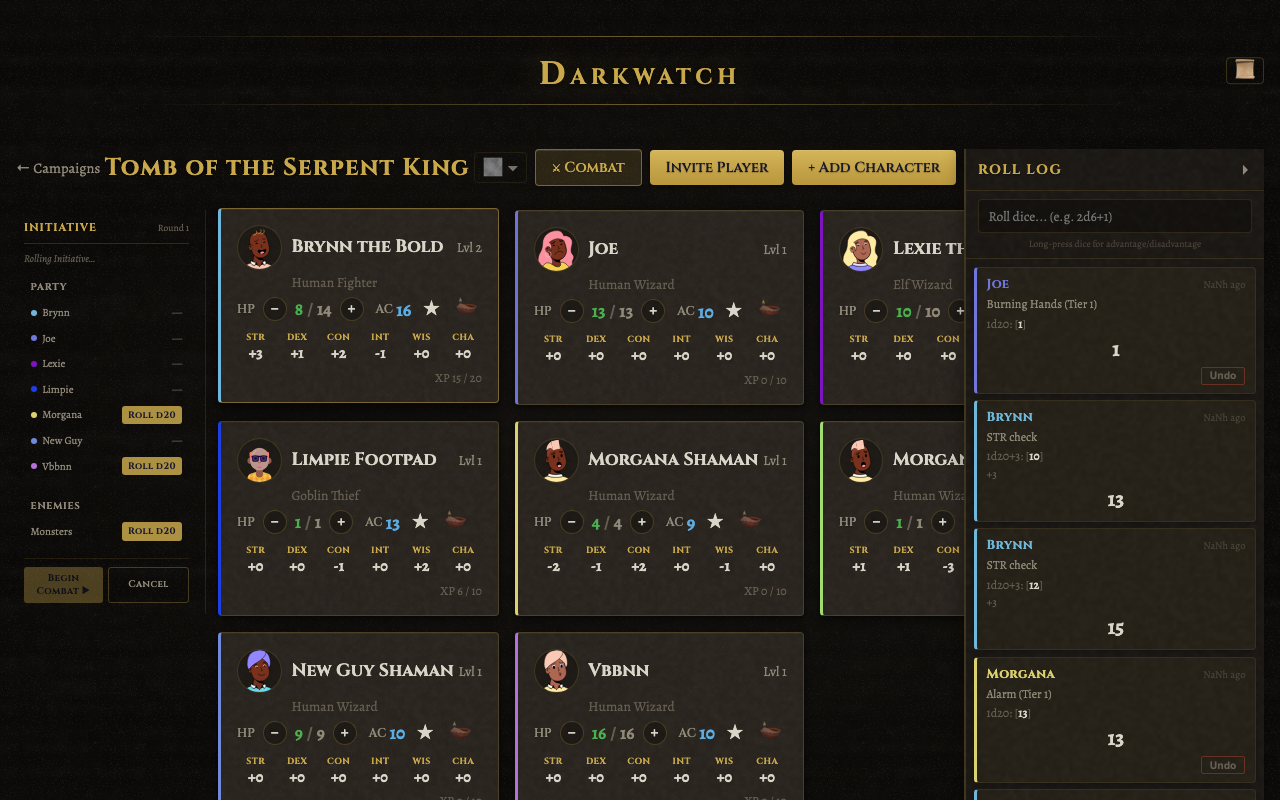Go back to Campaigns
The width and height of the screenshot is (1280, 800).
[x=57, y=169]
